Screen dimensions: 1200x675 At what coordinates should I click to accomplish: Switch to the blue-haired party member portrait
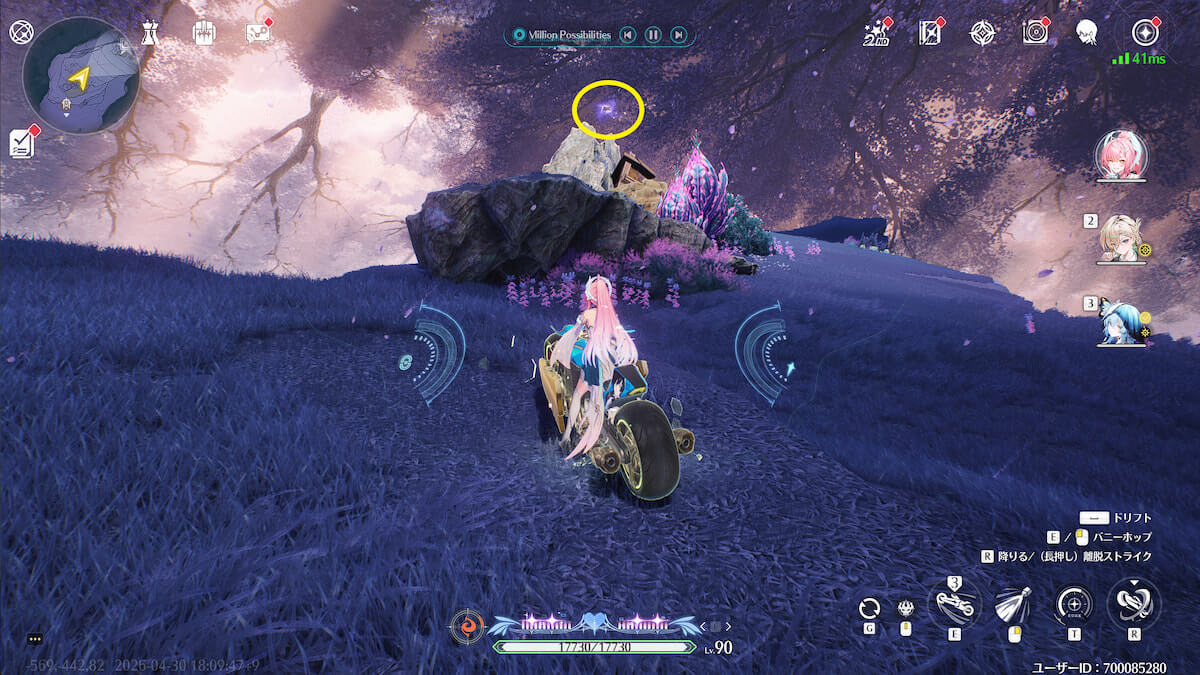pos(1120,322)
